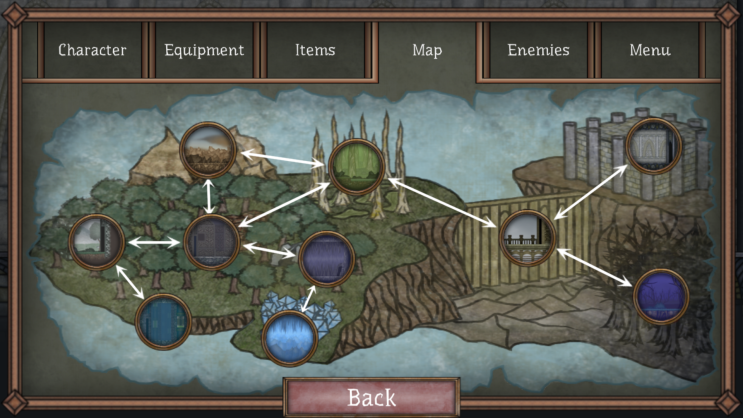Screen dimensions: 743x418
Task: Choose the wooden bridge location marker
Action: click(527, 238)
